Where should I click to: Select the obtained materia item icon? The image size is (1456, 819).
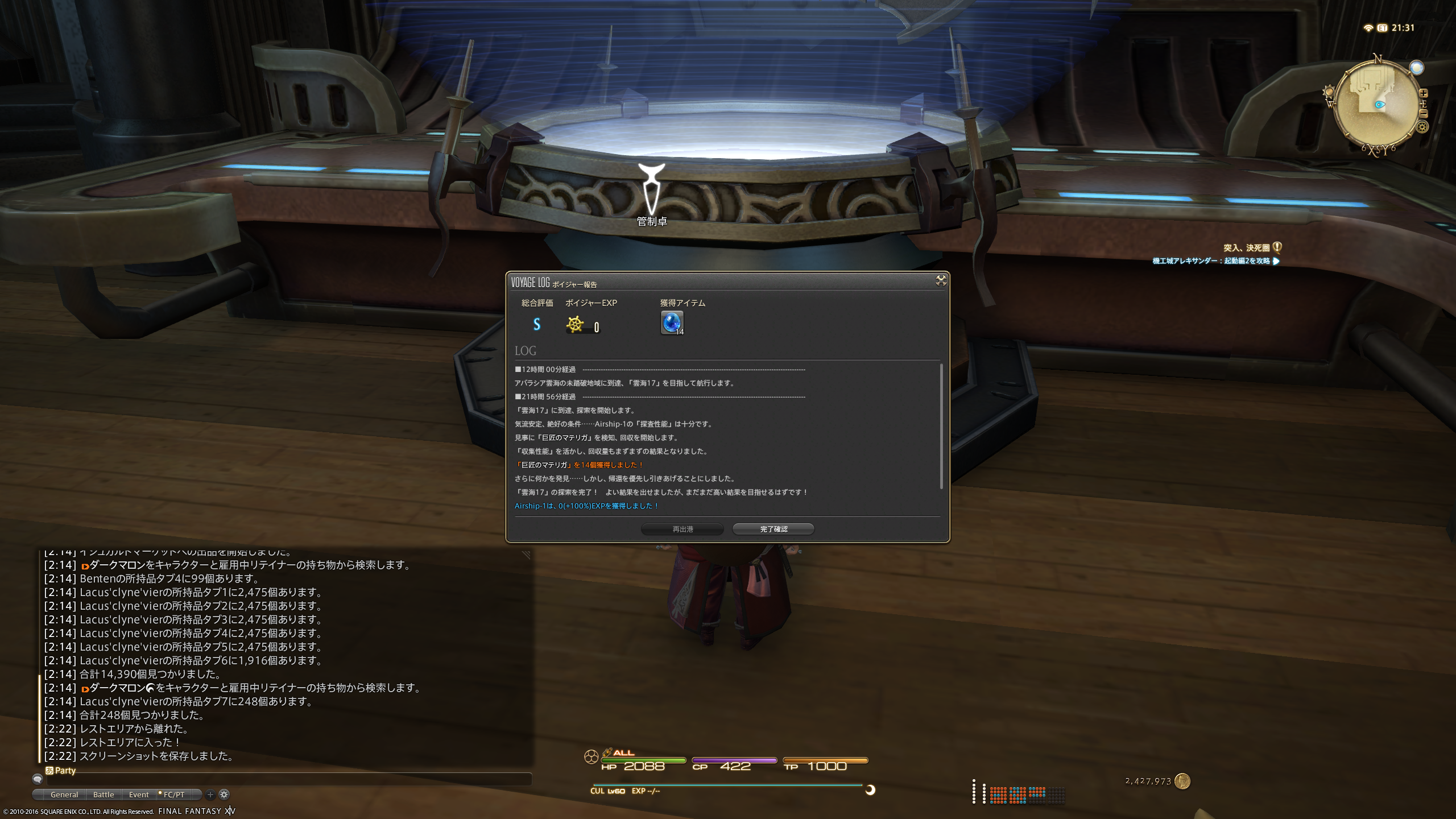click(672, 322)
